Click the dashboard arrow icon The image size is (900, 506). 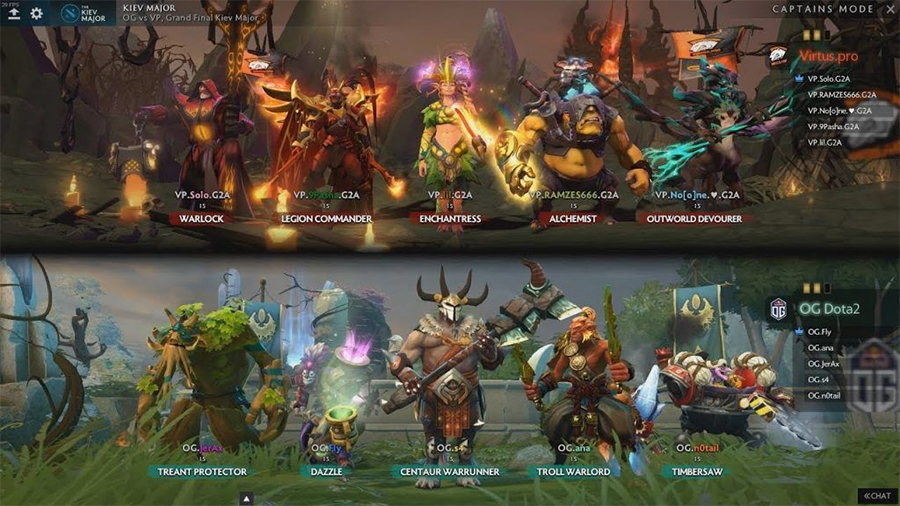(13, 13)
